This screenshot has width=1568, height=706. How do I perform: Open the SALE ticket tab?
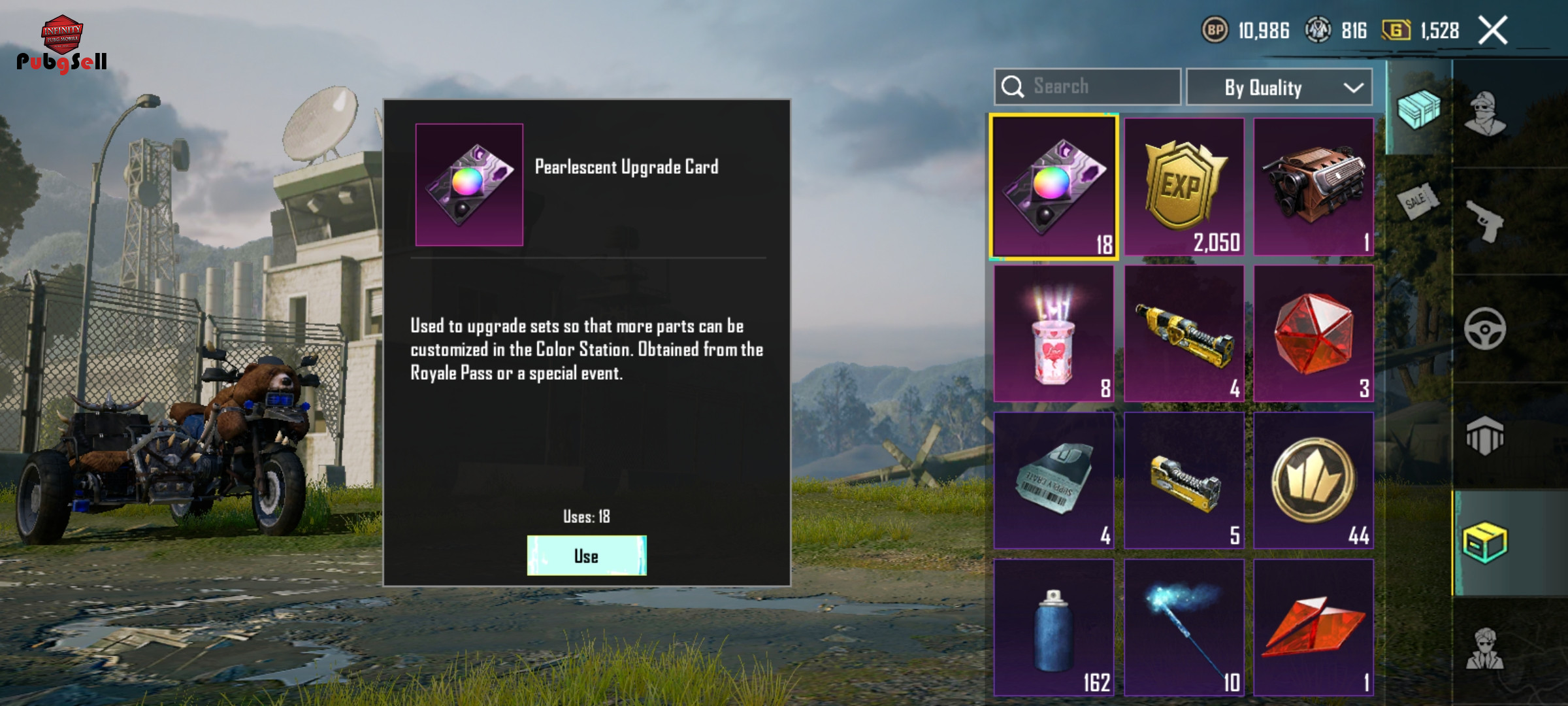click(x=1417, y=201)
